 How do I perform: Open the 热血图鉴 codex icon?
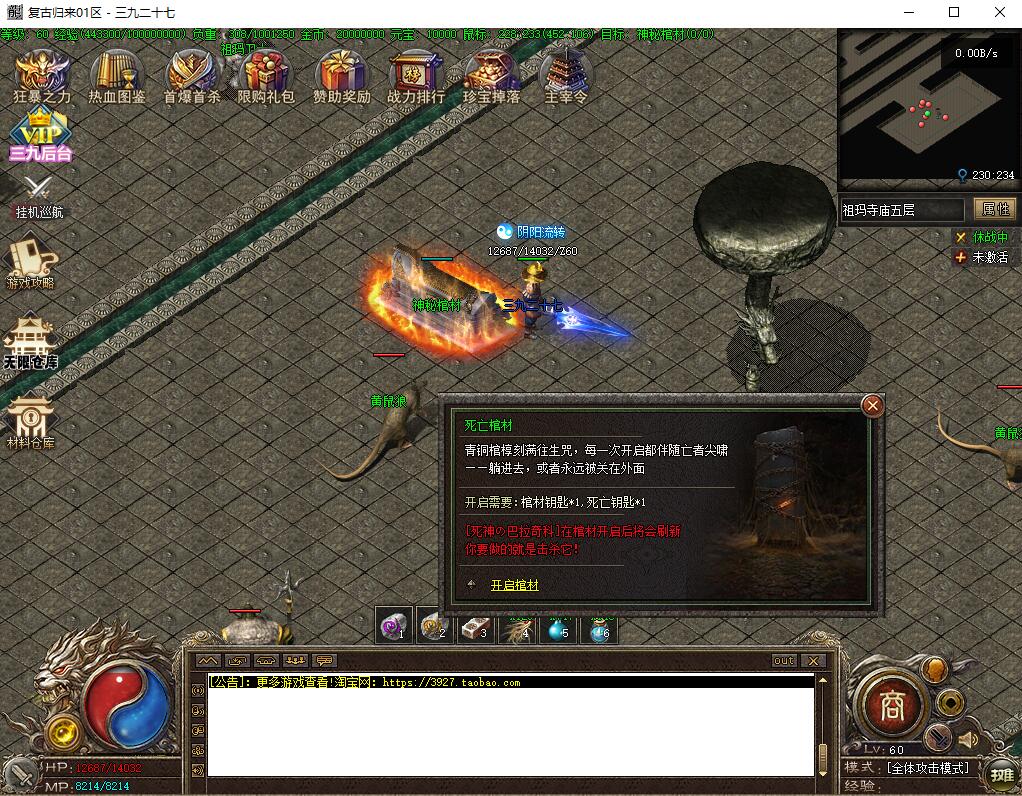117,73
